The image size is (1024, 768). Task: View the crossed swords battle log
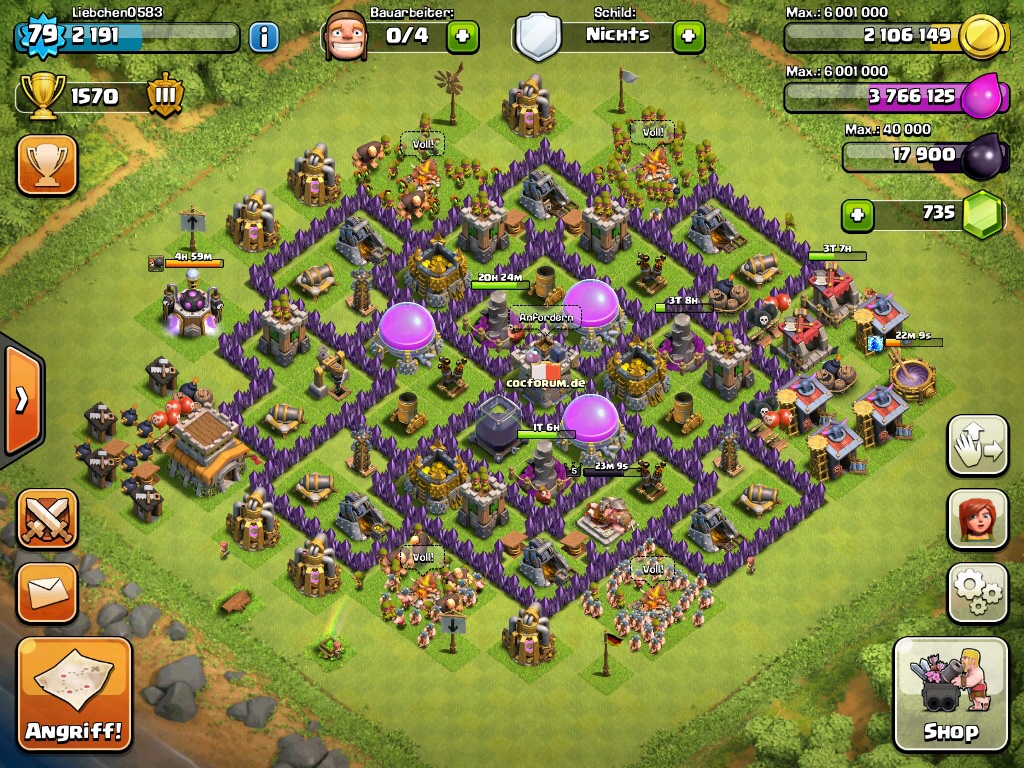coord(46,519)
